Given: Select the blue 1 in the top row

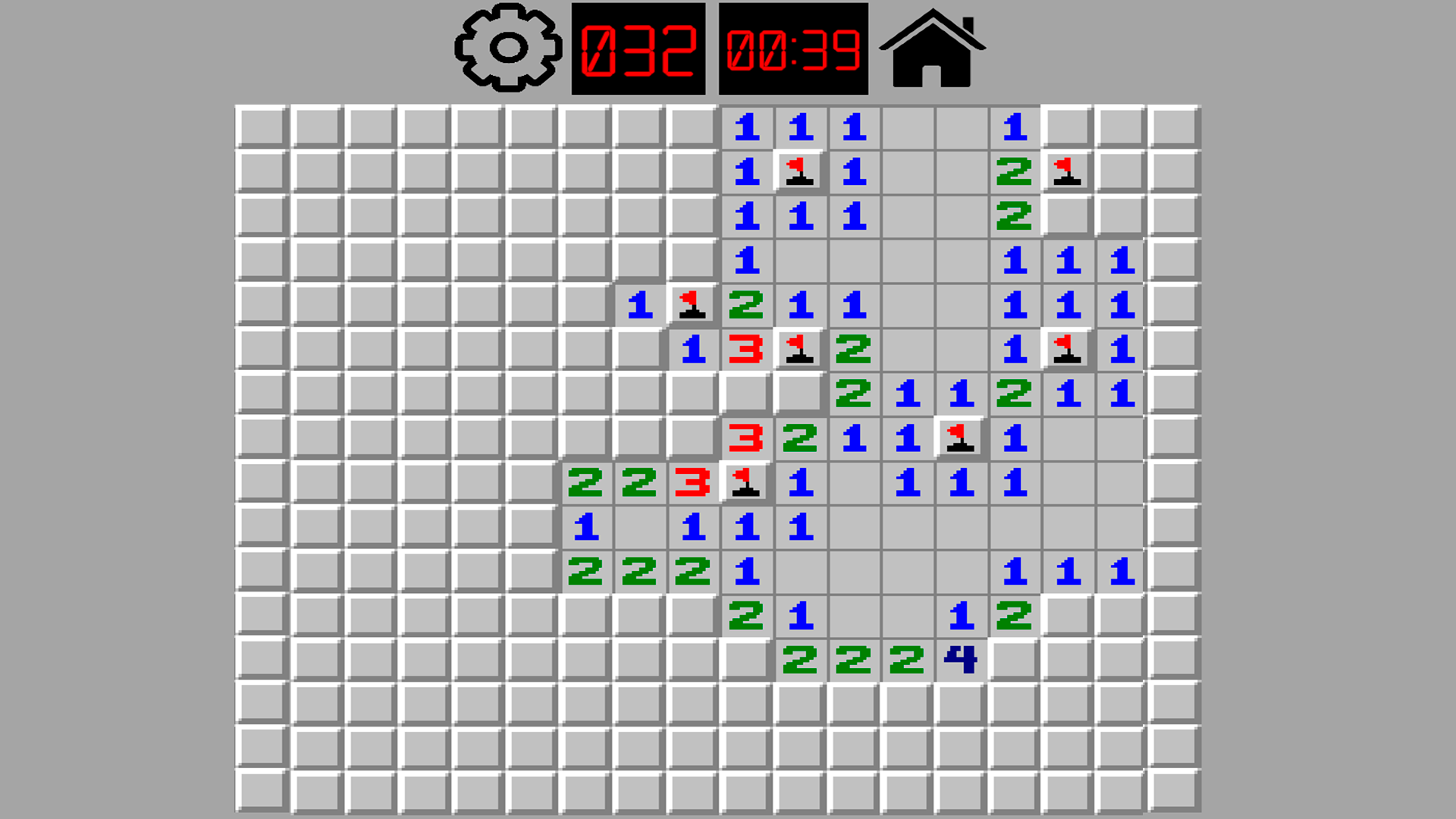Looking at the screenshot, I should point(746,124).
